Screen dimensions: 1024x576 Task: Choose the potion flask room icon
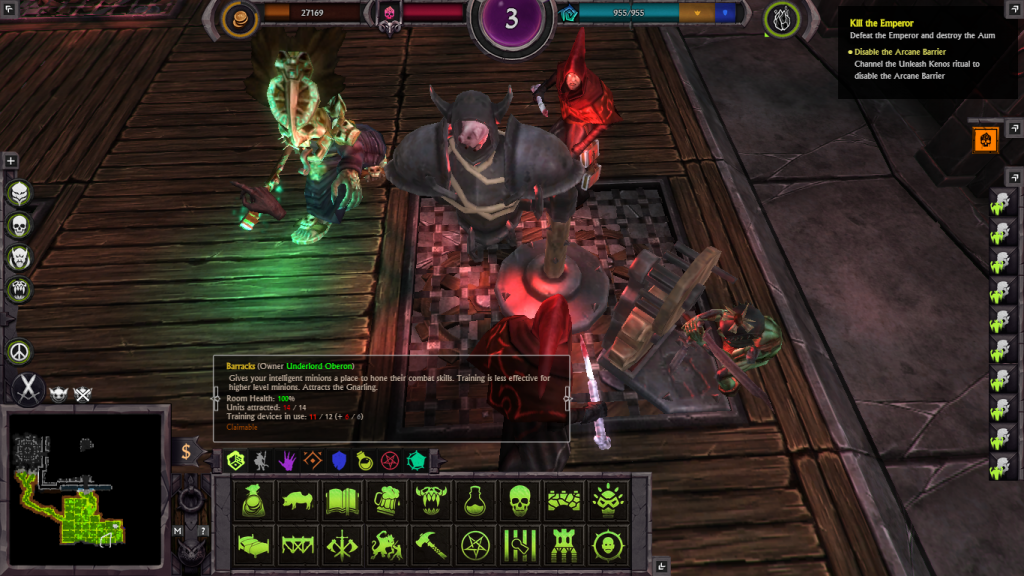(476, 500)
